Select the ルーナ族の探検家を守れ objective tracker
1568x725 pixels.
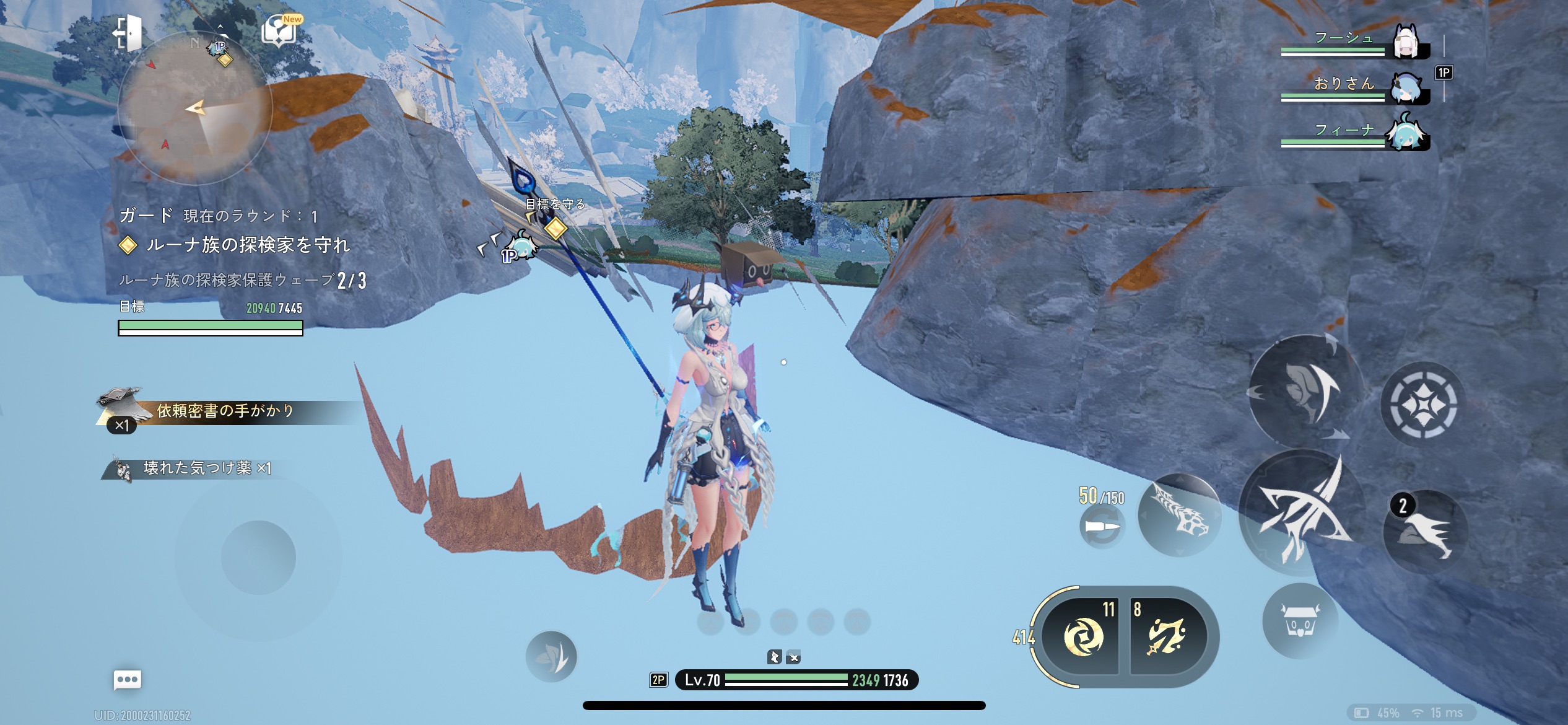(x=248, y=245)
